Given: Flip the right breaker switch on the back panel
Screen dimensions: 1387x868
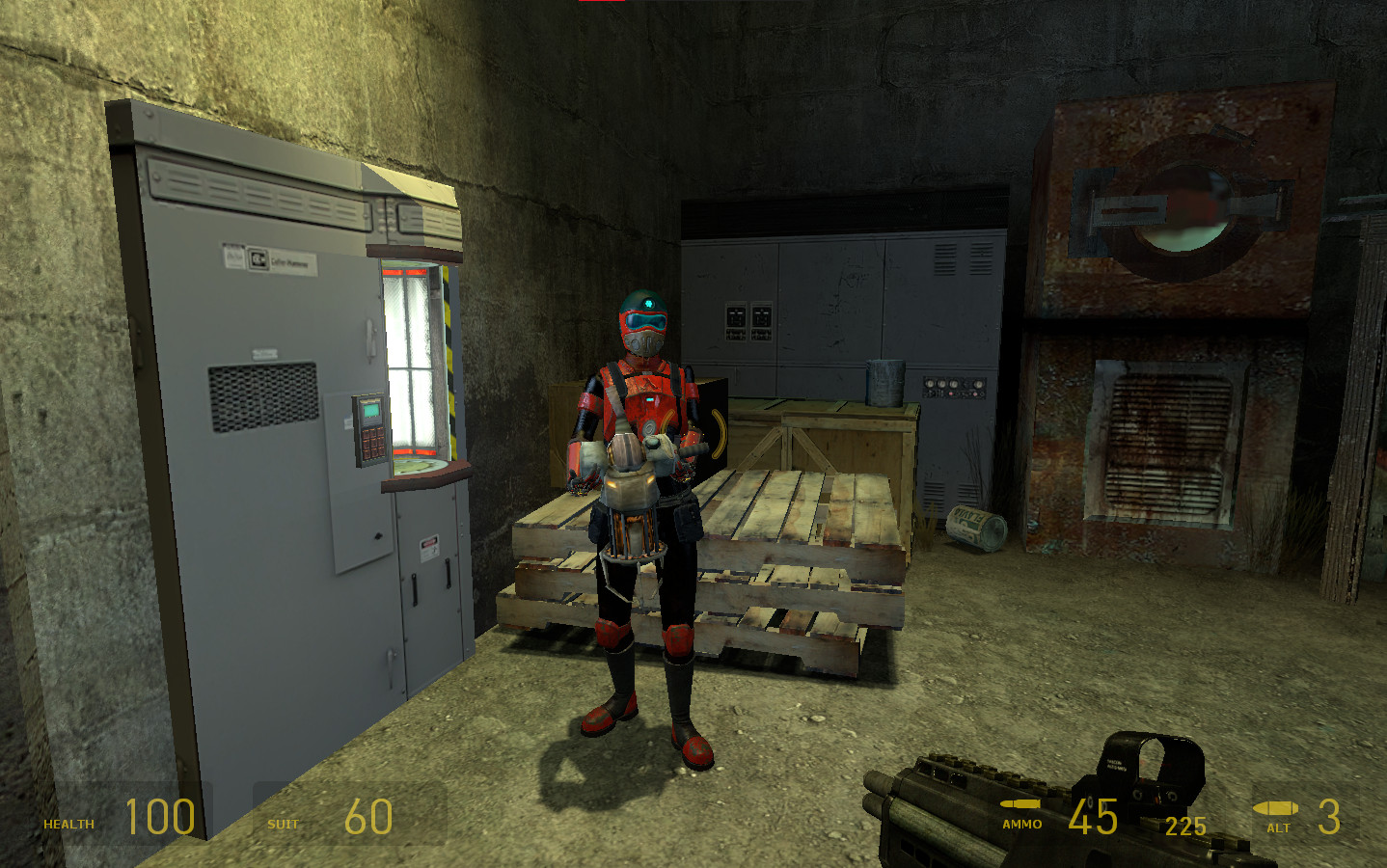Looking at the screenshot, I should [762, 314].
